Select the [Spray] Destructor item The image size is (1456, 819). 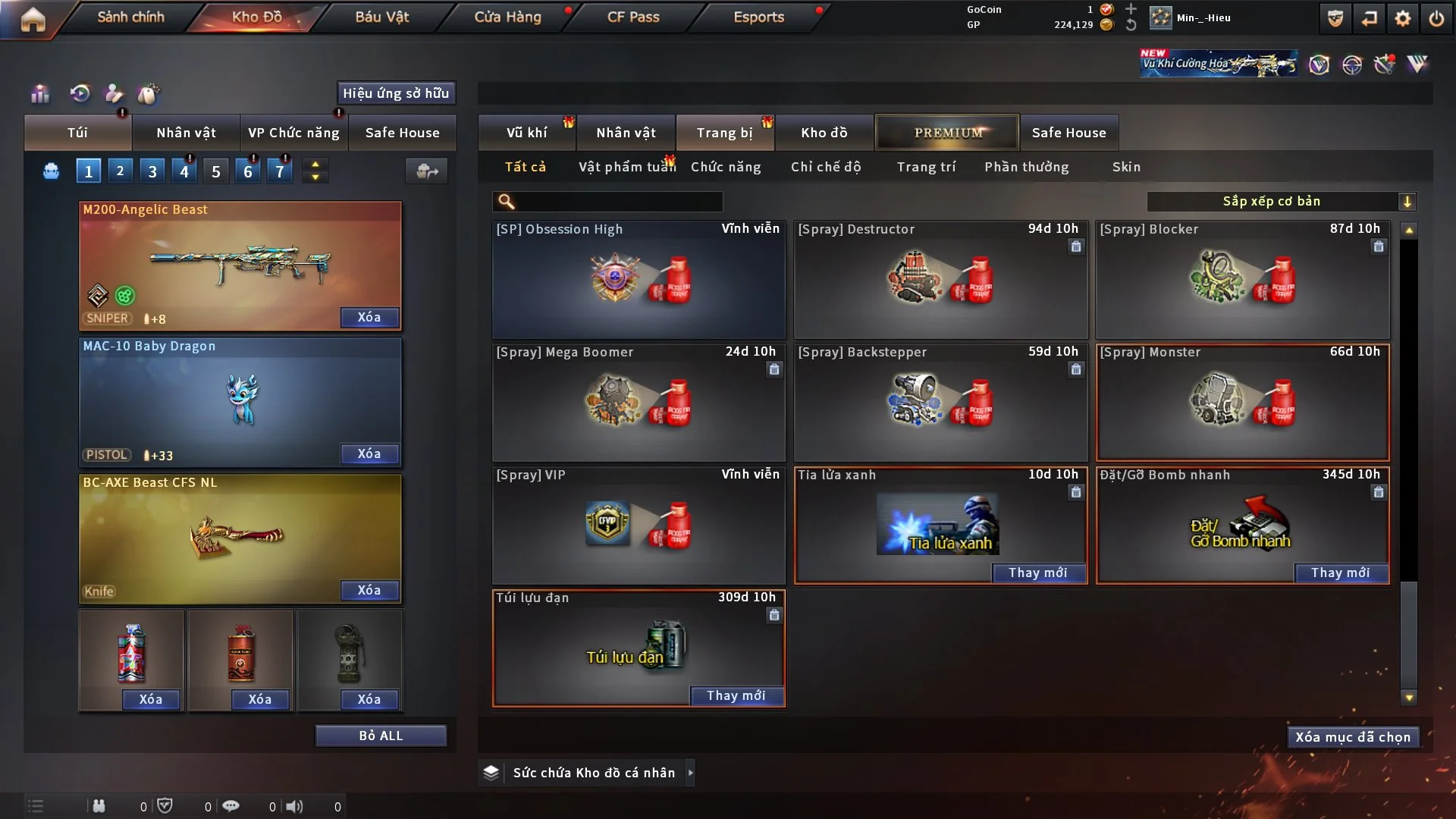click(940, 279)
